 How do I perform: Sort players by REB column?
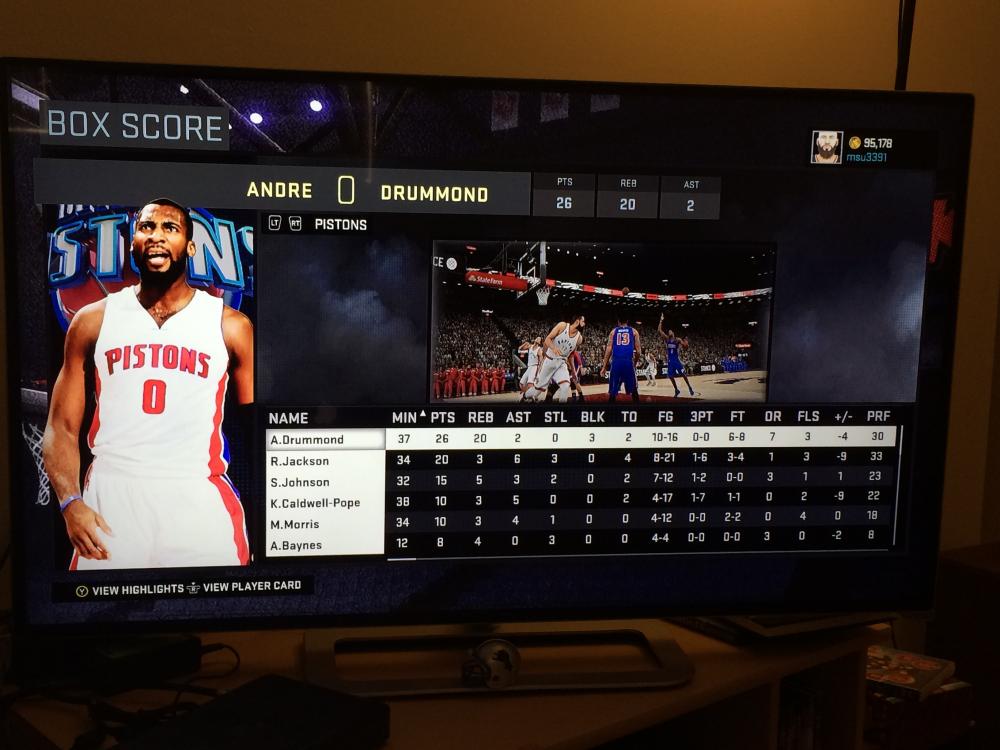click(x=481, y=417)
